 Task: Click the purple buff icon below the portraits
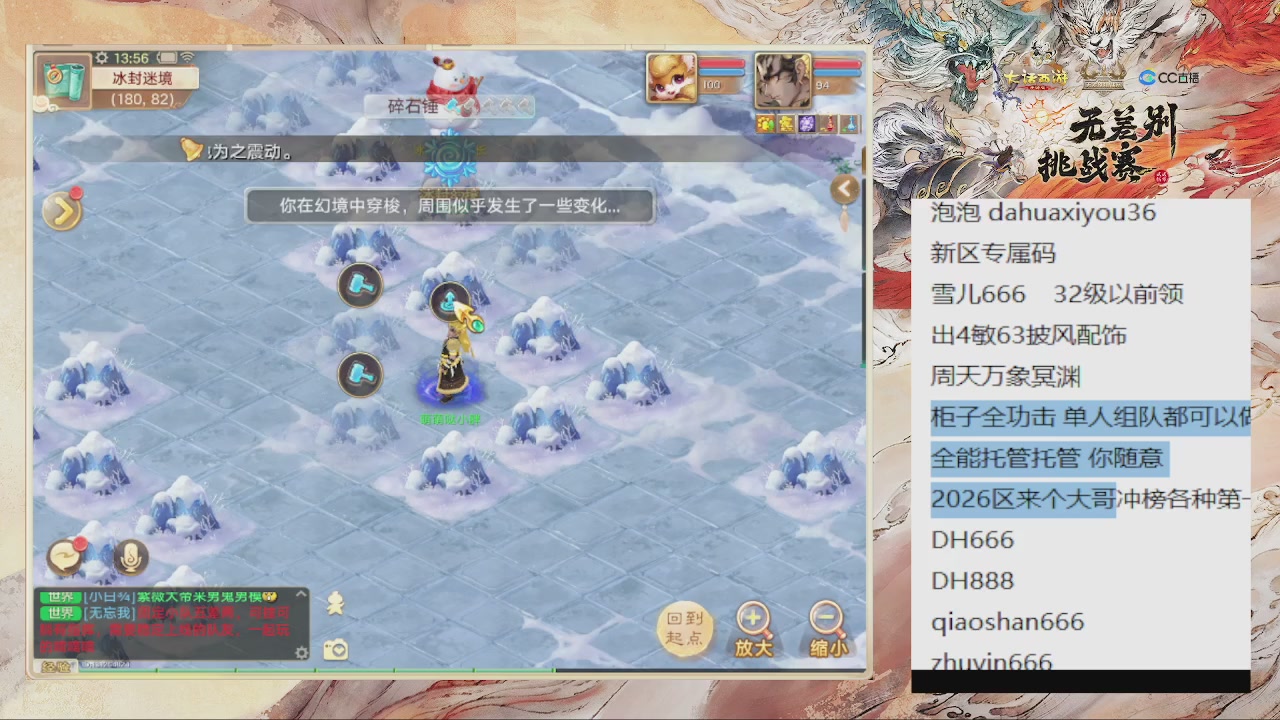tap(806, 124)
